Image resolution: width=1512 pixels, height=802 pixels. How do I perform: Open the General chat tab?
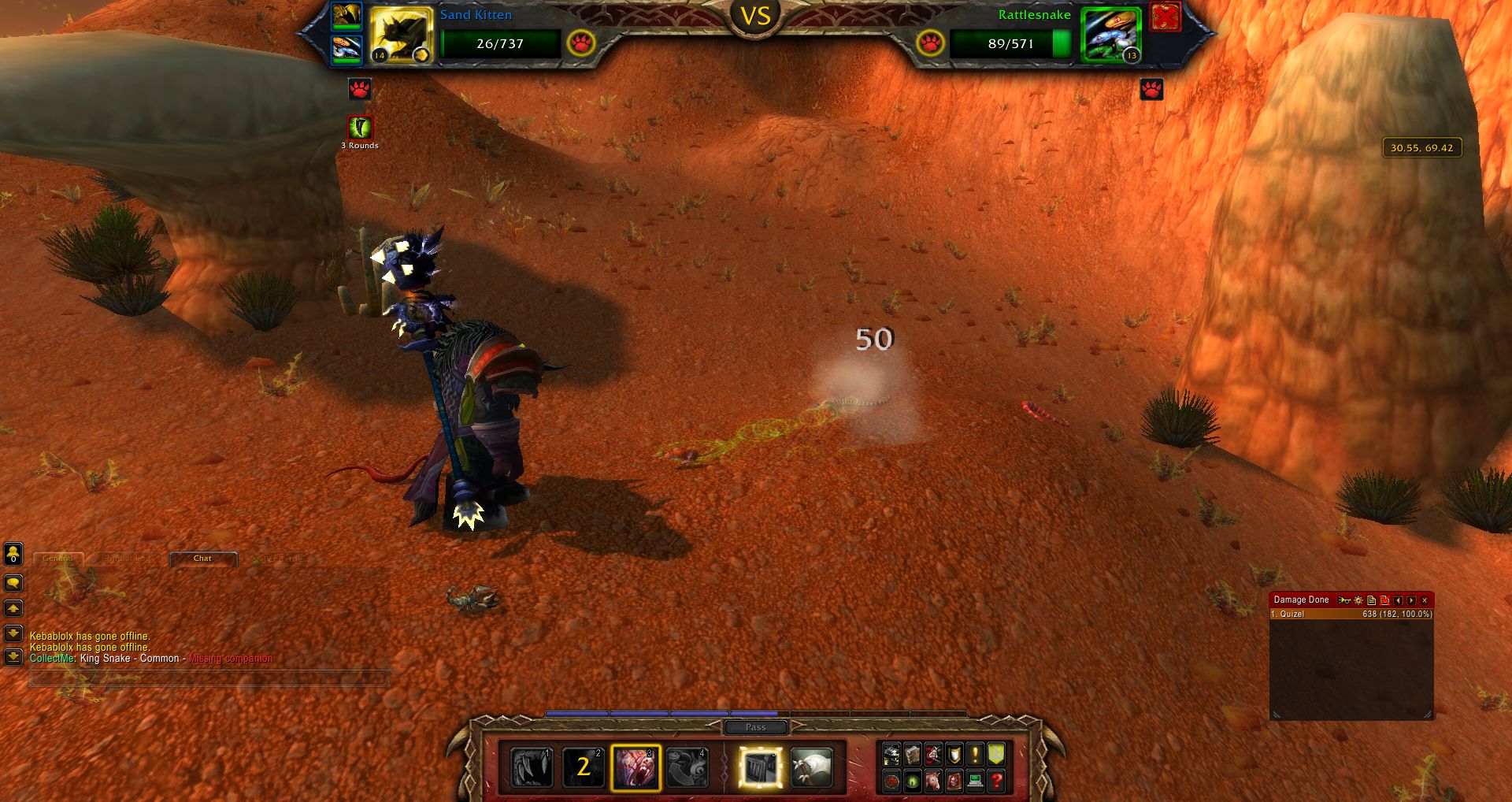[x=57, y=559]
